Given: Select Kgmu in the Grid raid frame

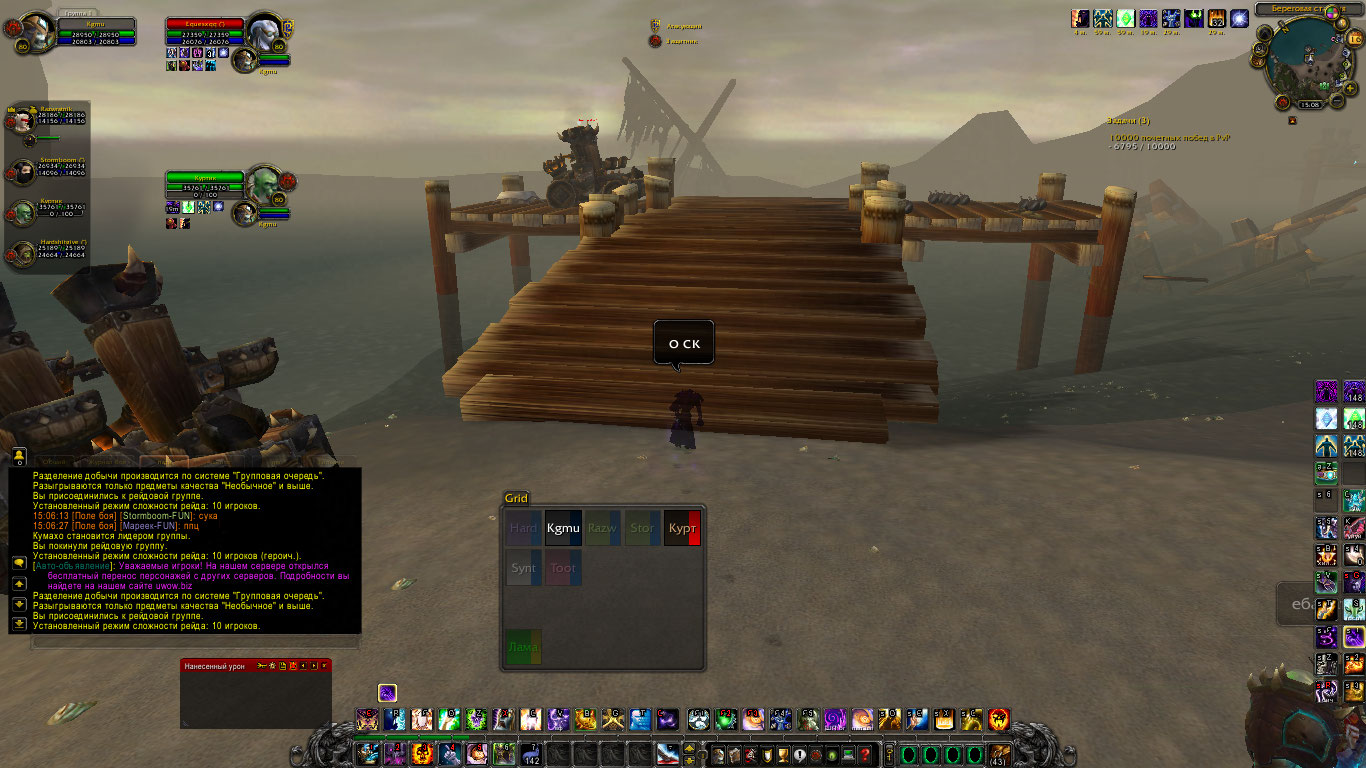Looking at the screenshot, I should click(563, 527).
